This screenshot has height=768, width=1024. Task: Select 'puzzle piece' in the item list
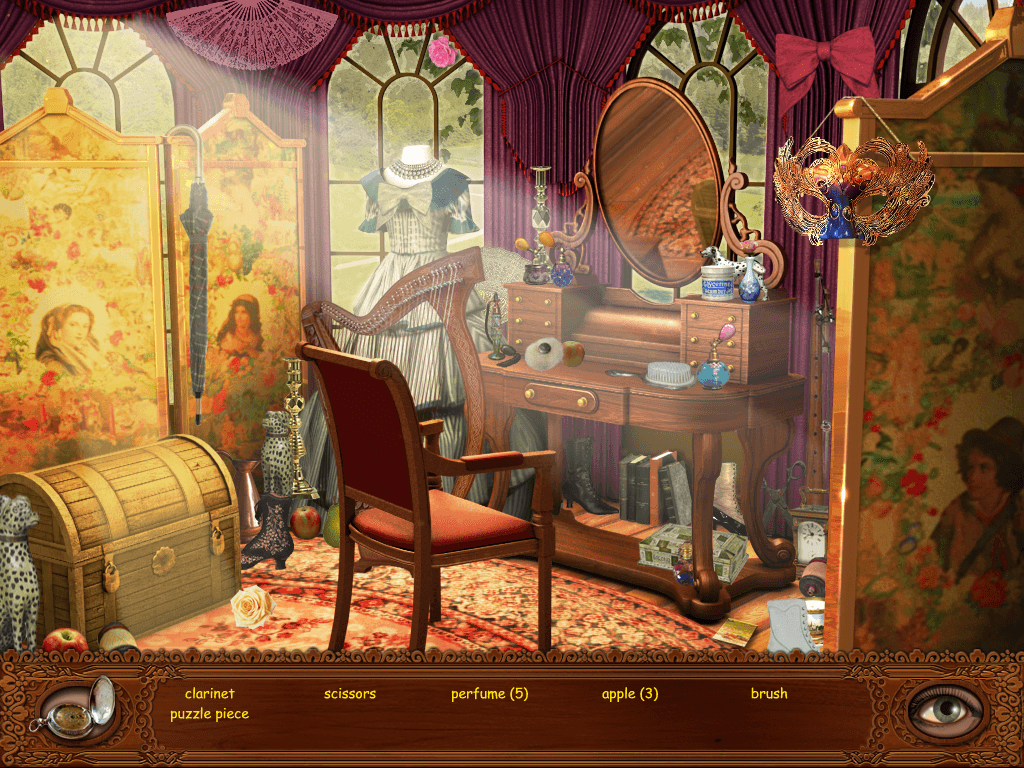(209, 714)
